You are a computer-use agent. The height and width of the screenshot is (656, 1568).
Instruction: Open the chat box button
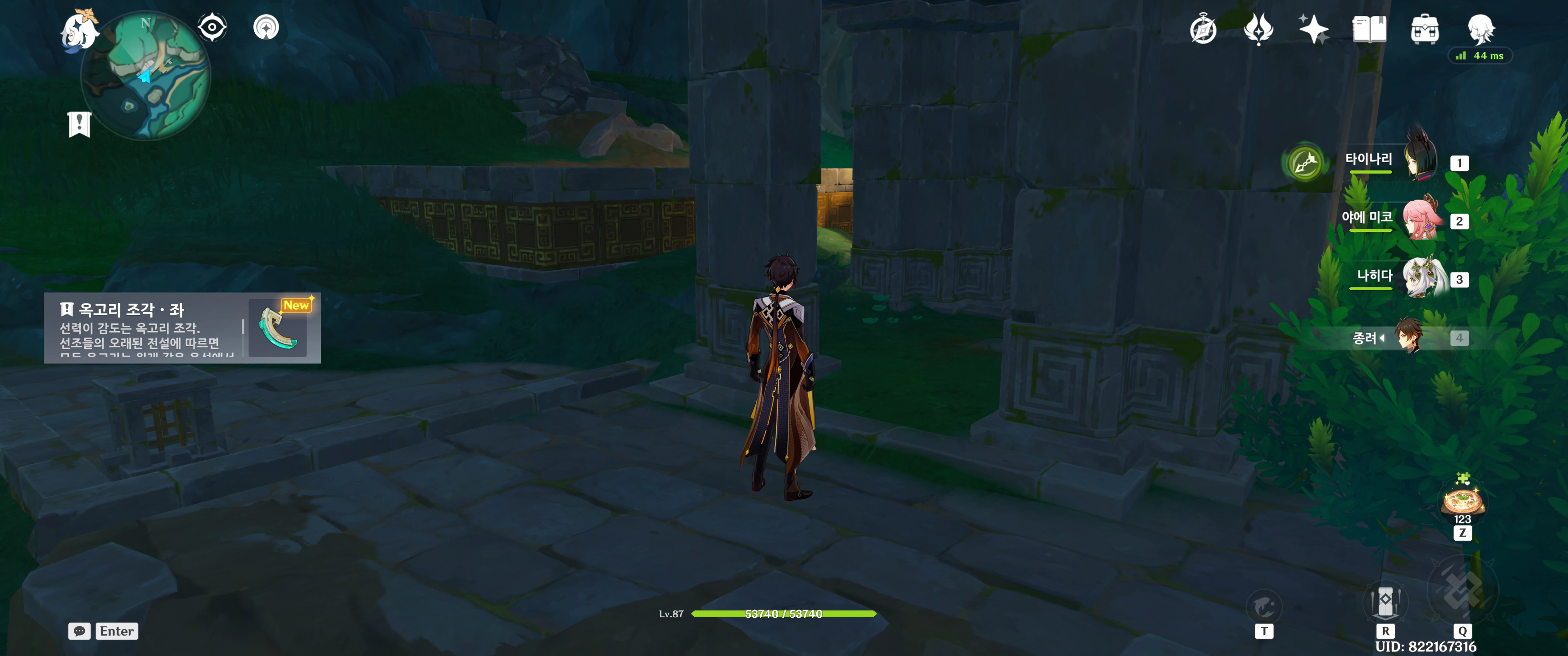pos(79,631)
